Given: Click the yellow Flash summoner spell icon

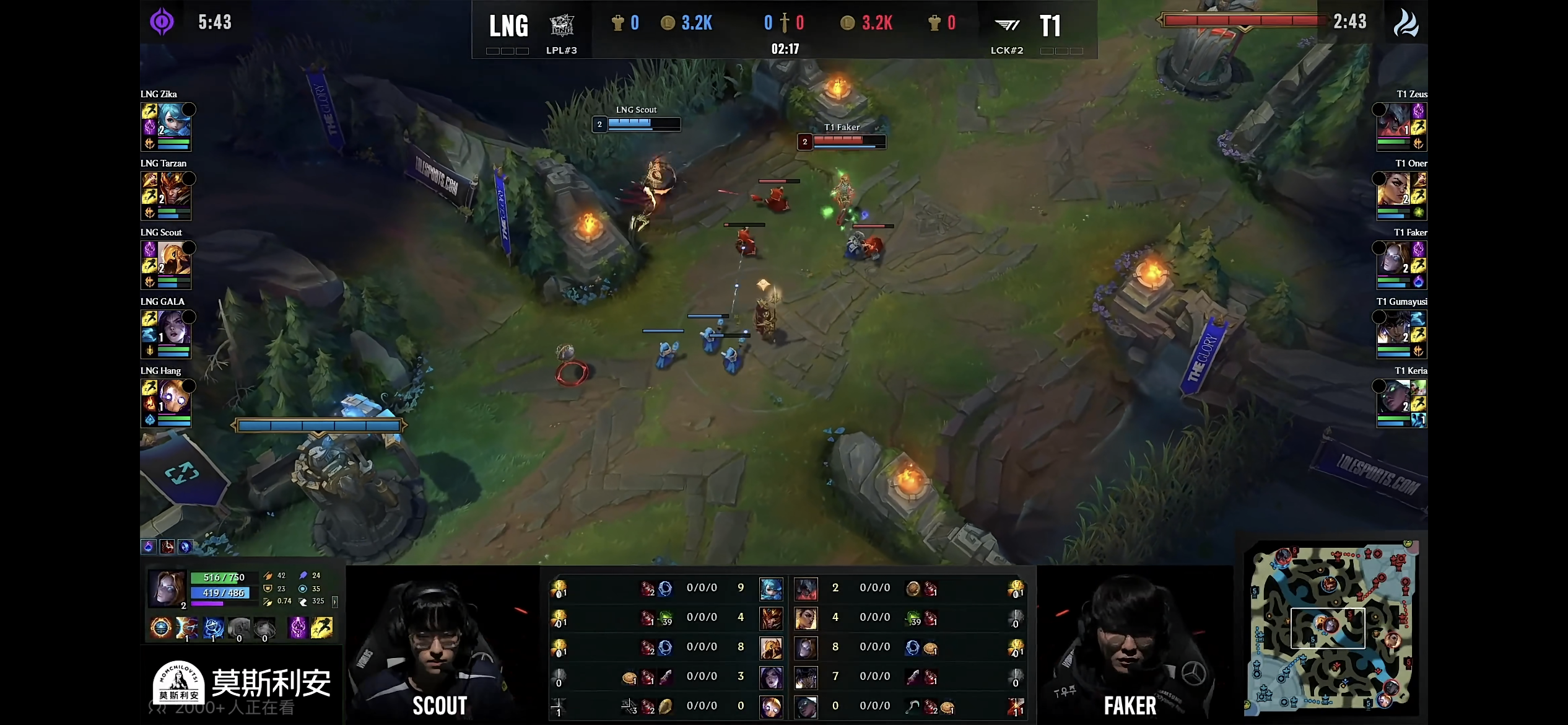Looking at the screenshot, I should 321,628.
